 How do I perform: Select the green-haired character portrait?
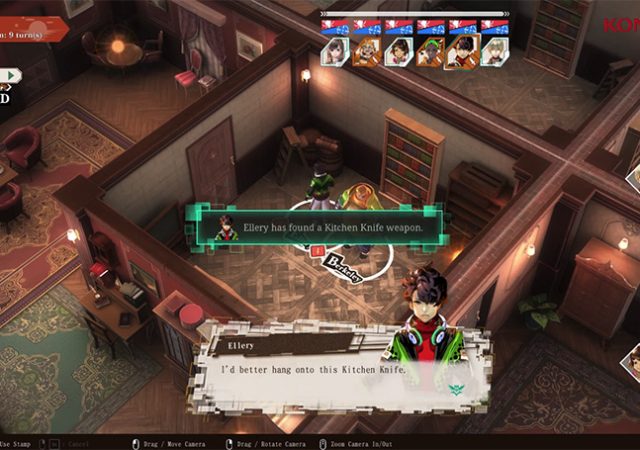430,52
